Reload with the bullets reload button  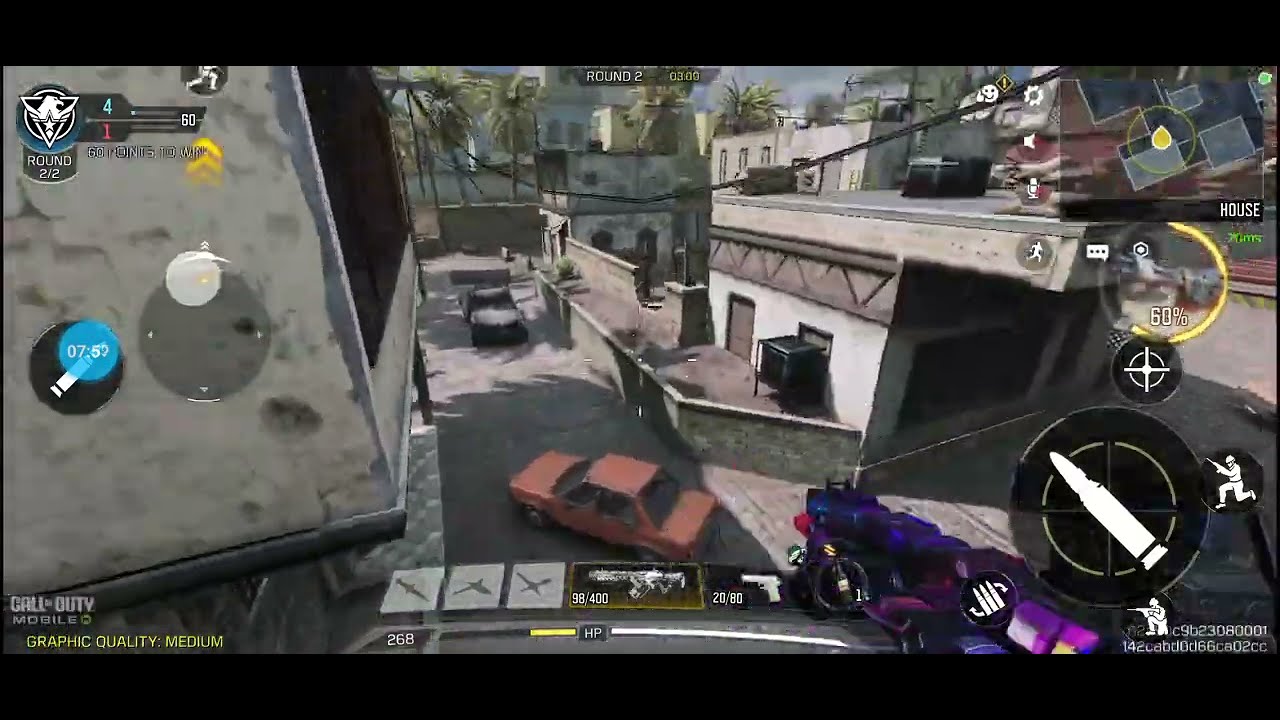click(987, 600)
